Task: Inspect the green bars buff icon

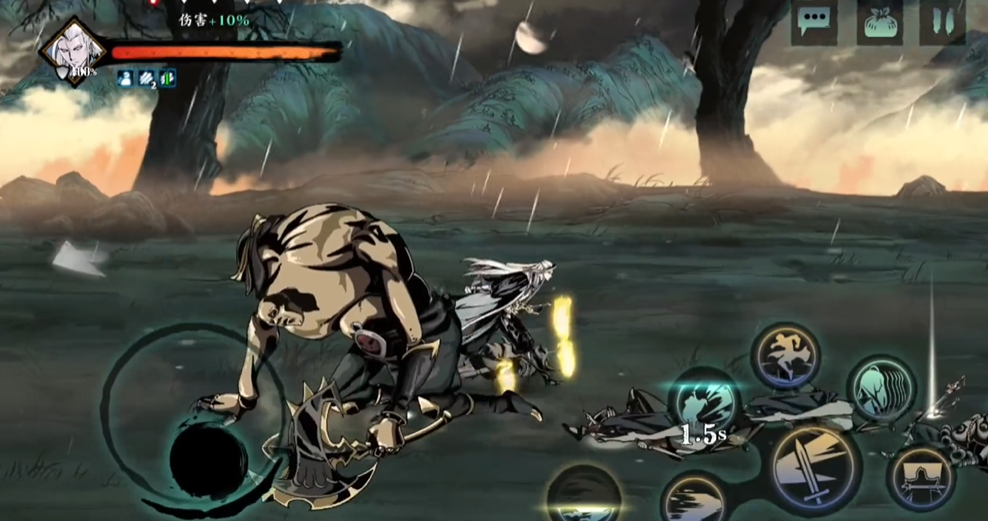Action: 167,78
